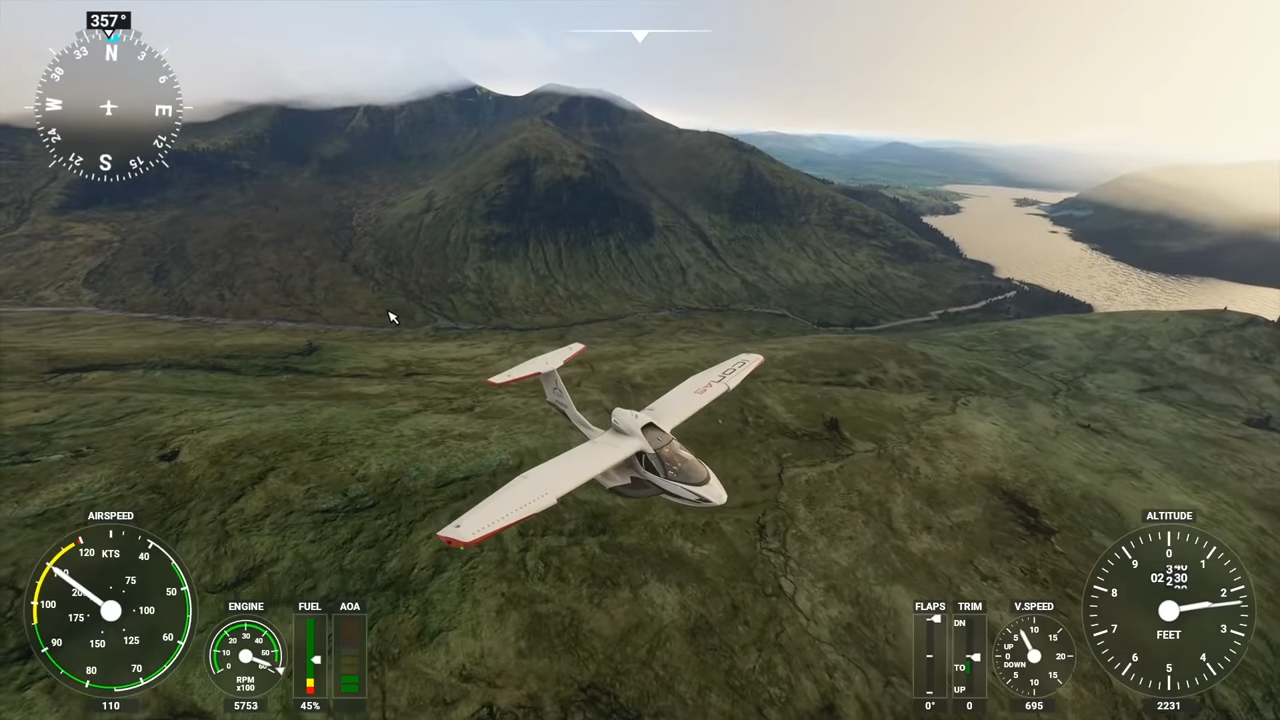Select the V.SPEED vertical speed indicator
This screenshot has width=1280, height=720.
coord(1034,657)
